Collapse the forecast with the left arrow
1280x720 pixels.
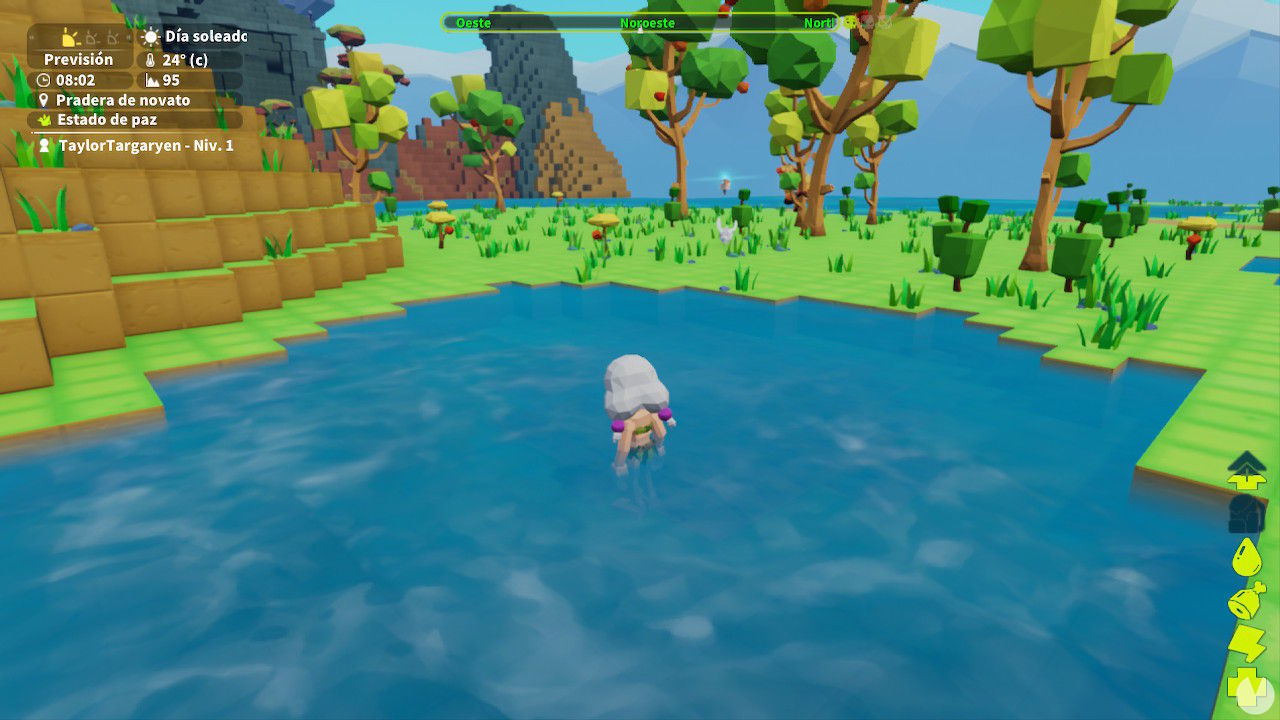(31, 36)
